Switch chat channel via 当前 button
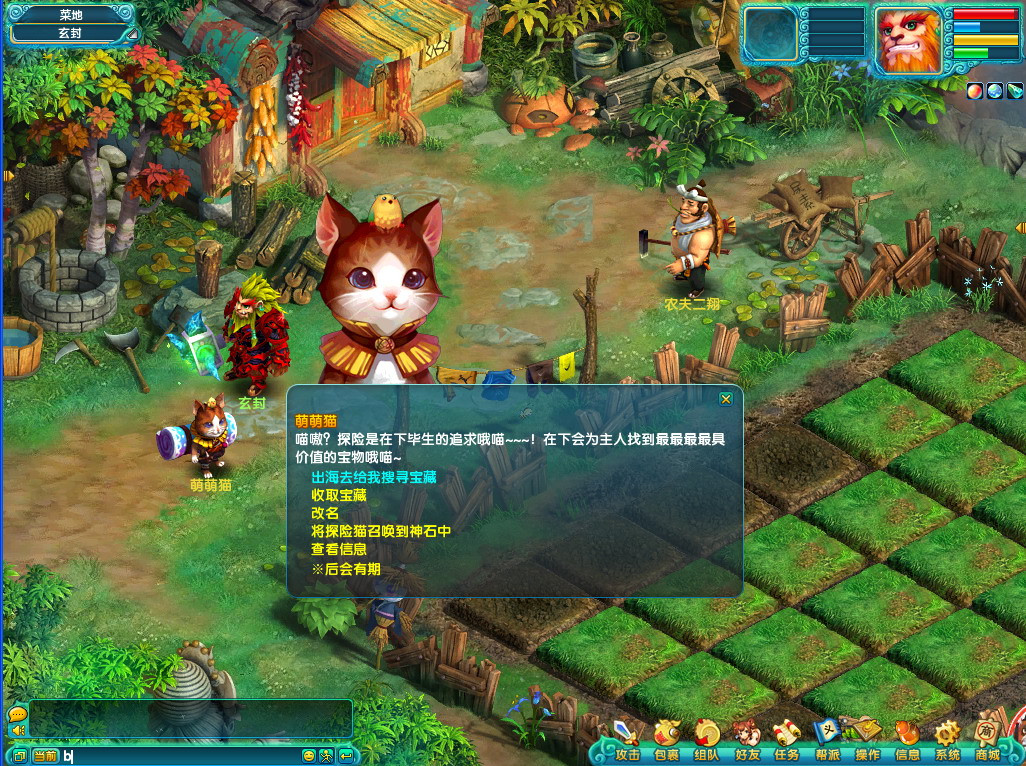This screenshot has width=1026, height=766. 45,756
